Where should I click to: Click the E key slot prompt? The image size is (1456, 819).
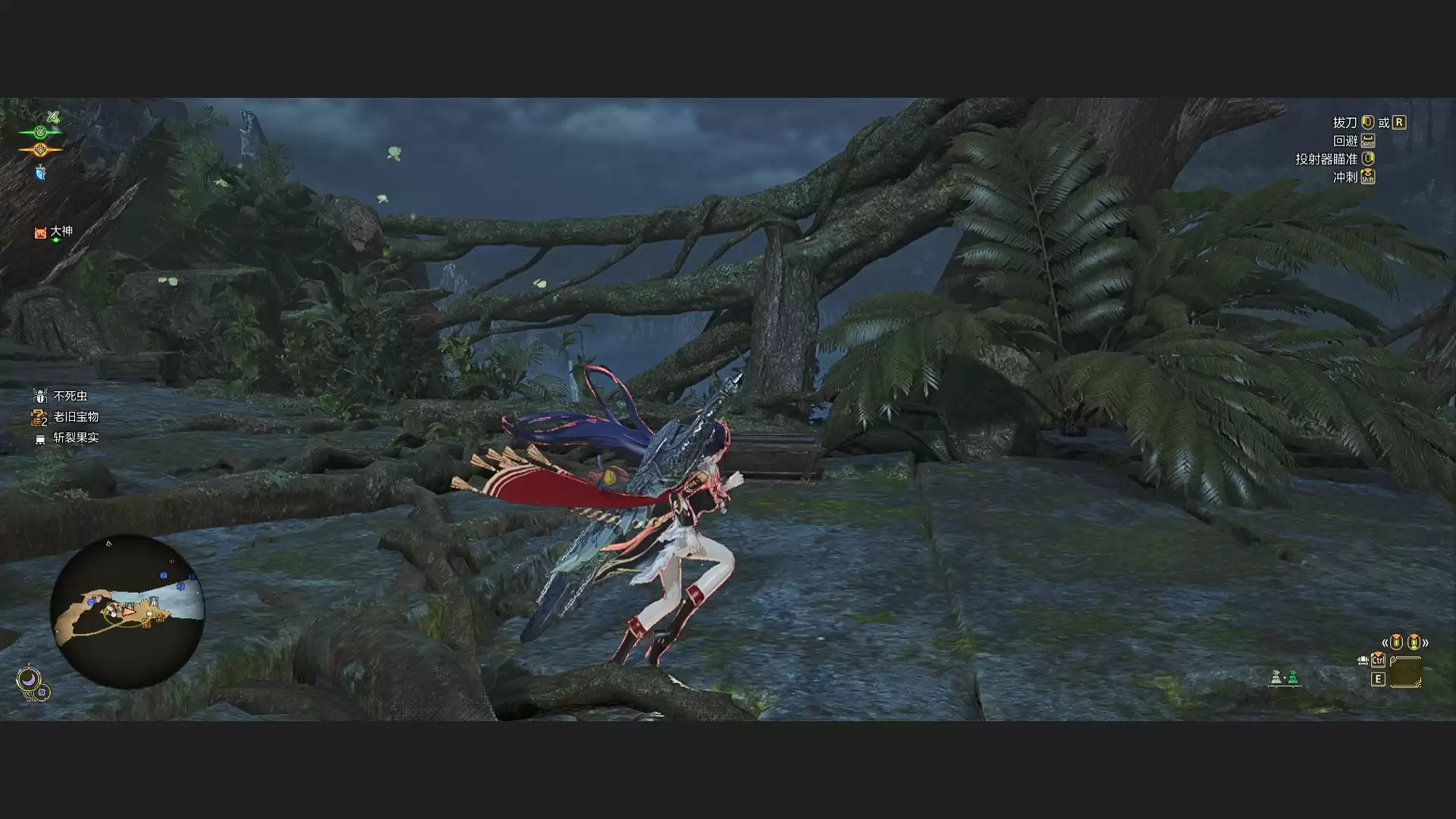tap(1379, 679)
